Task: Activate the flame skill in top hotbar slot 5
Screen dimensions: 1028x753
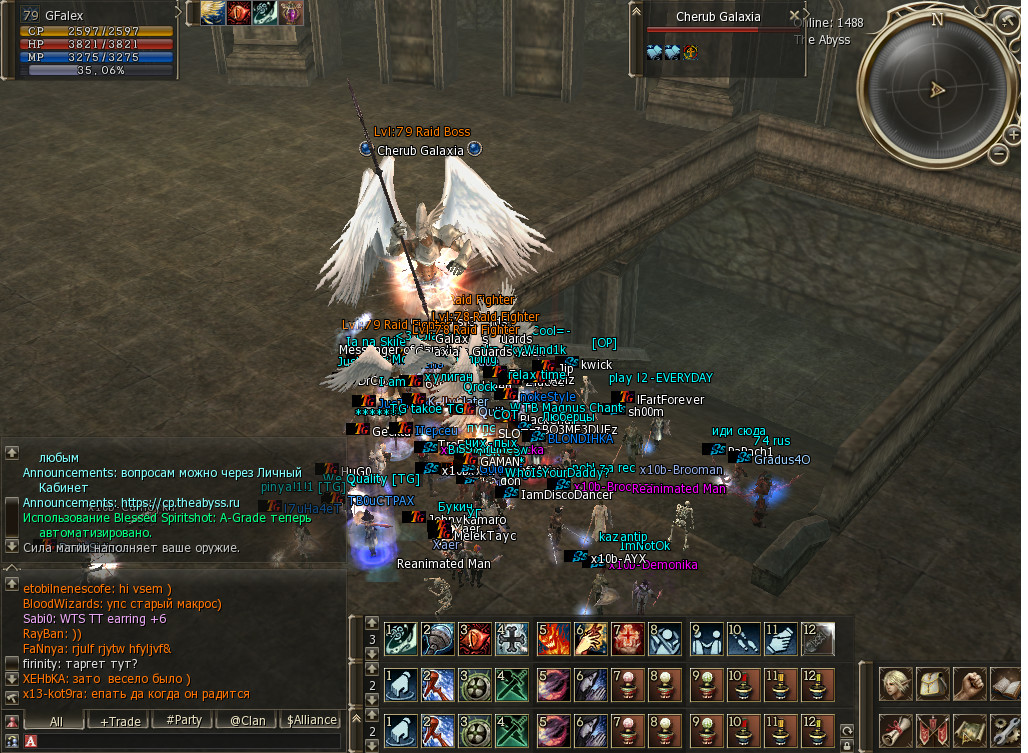Action: (552, 637)
